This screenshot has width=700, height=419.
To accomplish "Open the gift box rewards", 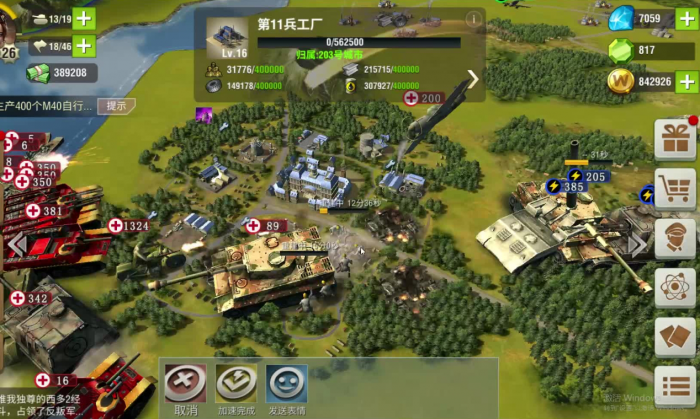I will [x=675, y=139].
